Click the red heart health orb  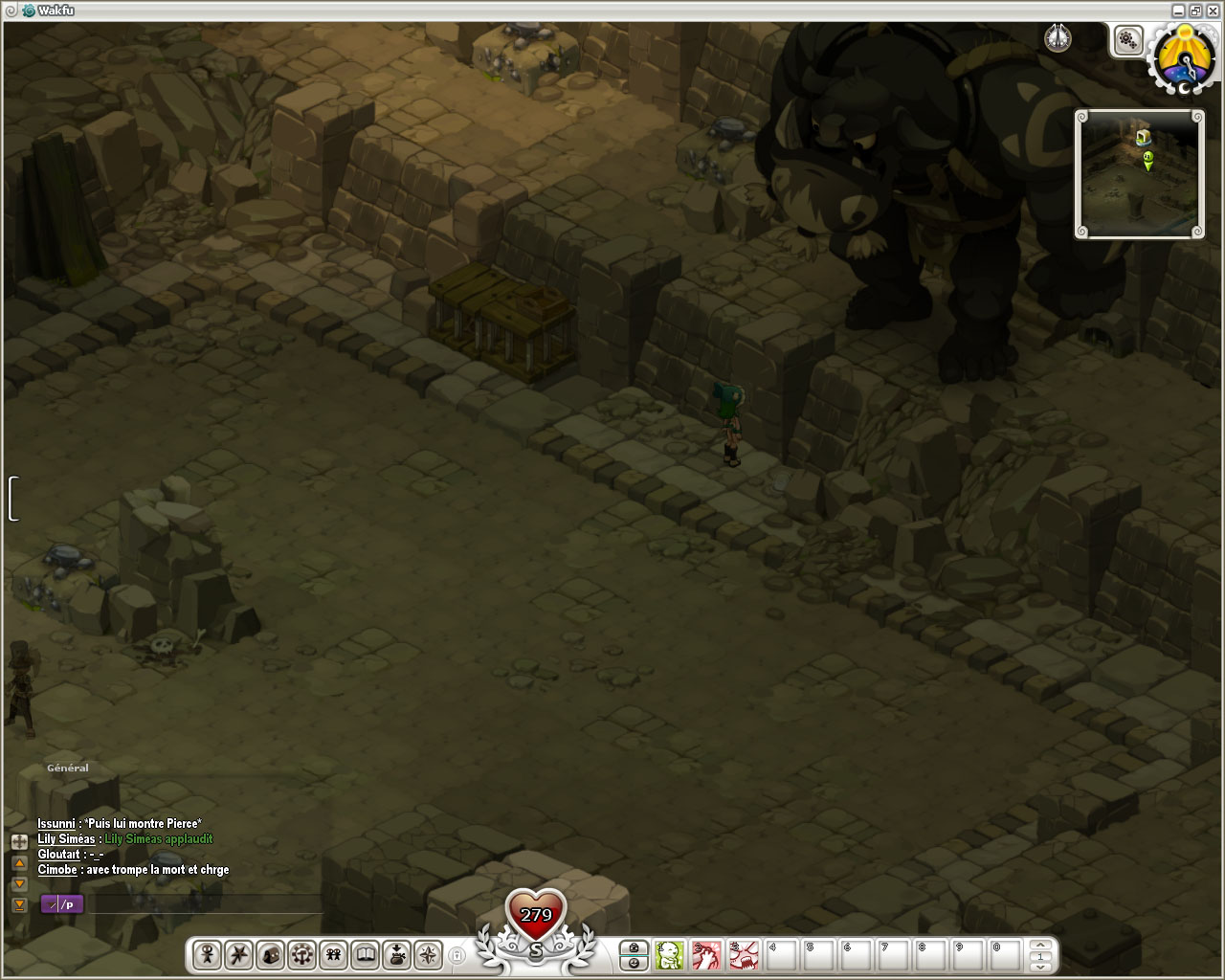536,916
